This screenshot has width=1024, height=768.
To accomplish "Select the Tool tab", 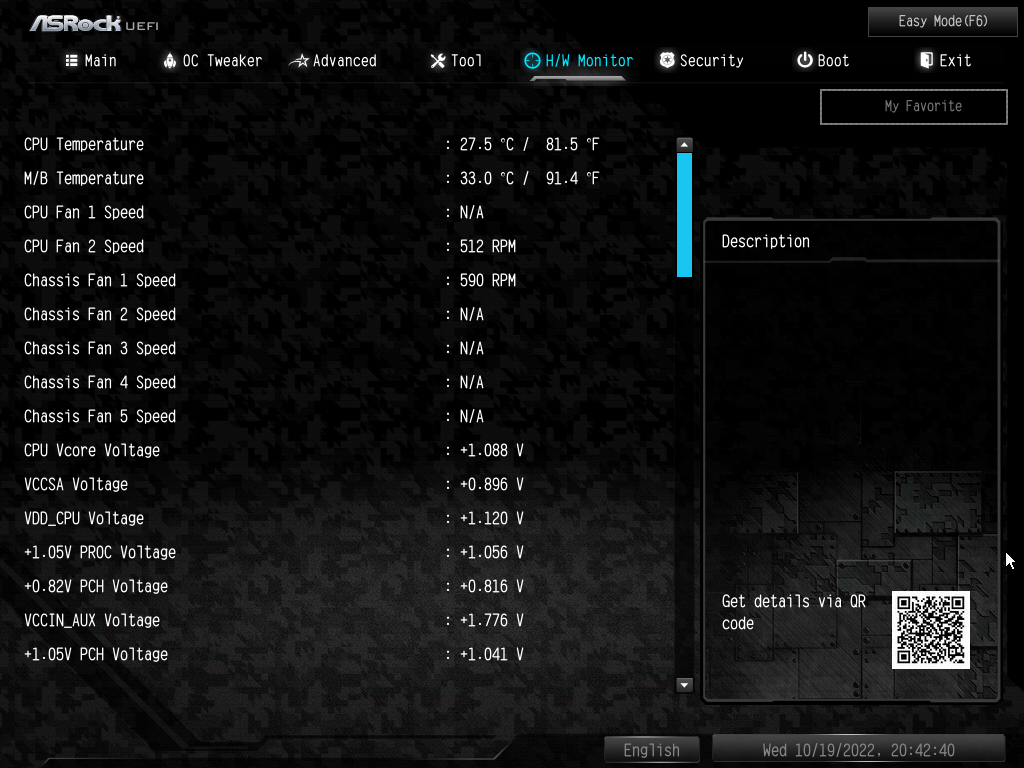I will click(456, 61).
